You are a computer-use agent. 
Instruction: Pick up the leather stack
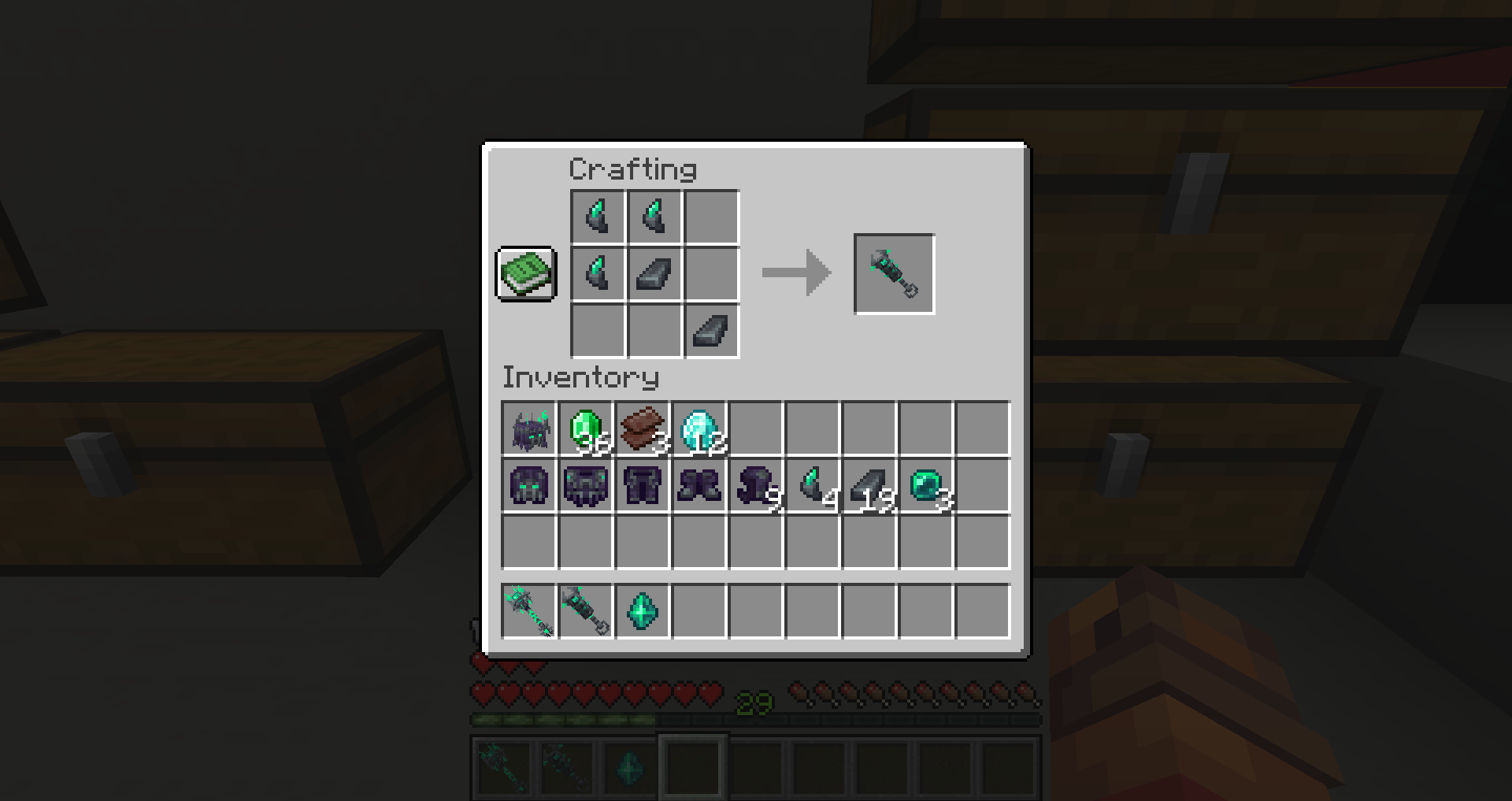[x=642, y=428]
